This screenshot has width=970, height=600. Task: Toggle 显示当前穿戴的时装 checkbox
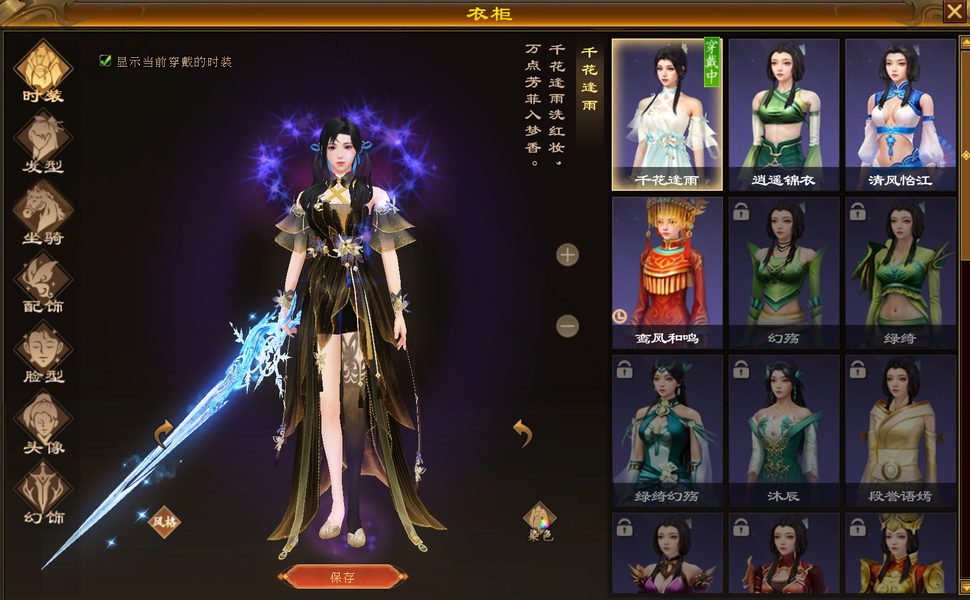pos(105,61)
